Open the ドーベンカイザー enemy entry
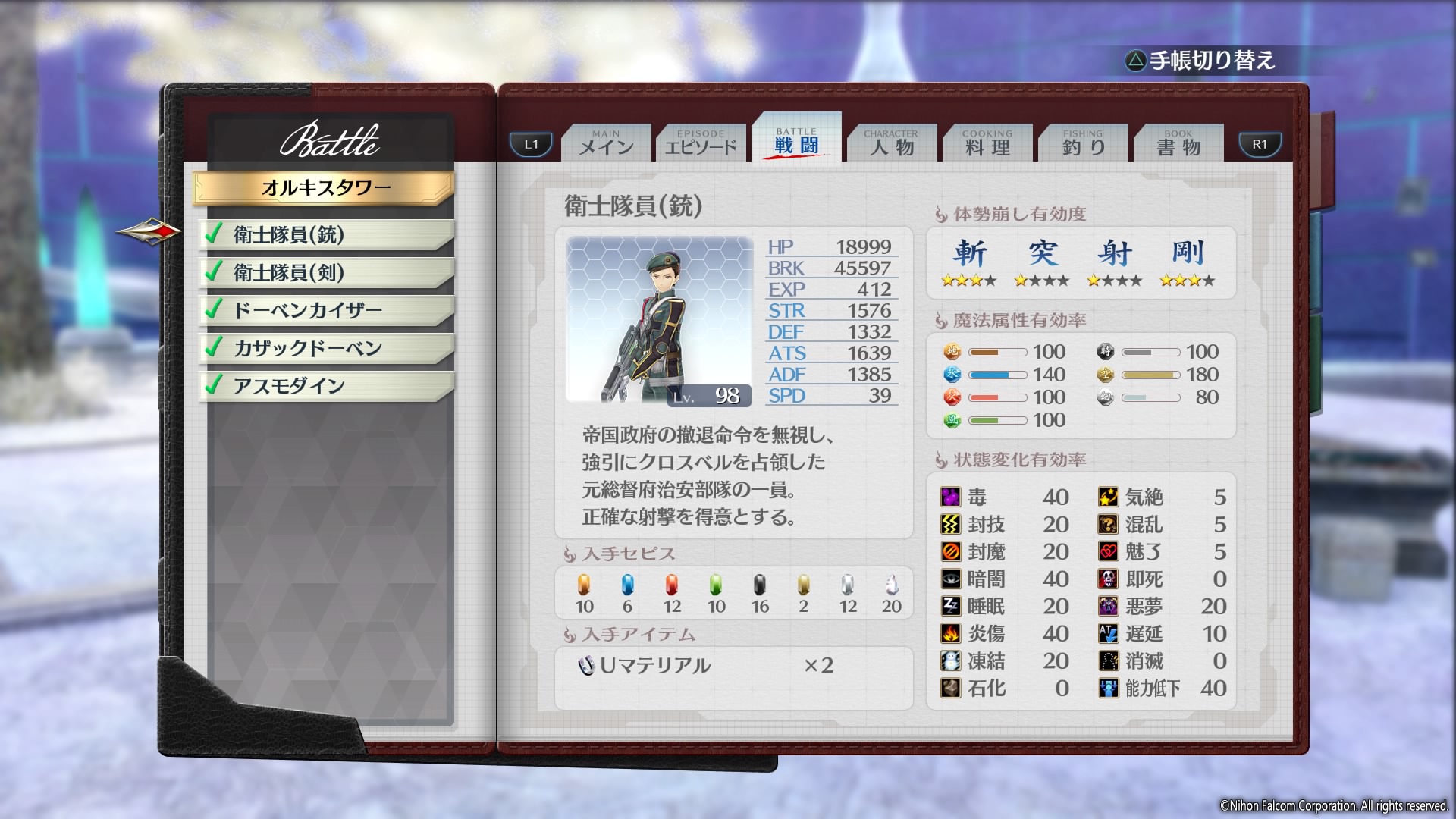The width and height of the screenshot is (1456, 819). tap(326, 310)
